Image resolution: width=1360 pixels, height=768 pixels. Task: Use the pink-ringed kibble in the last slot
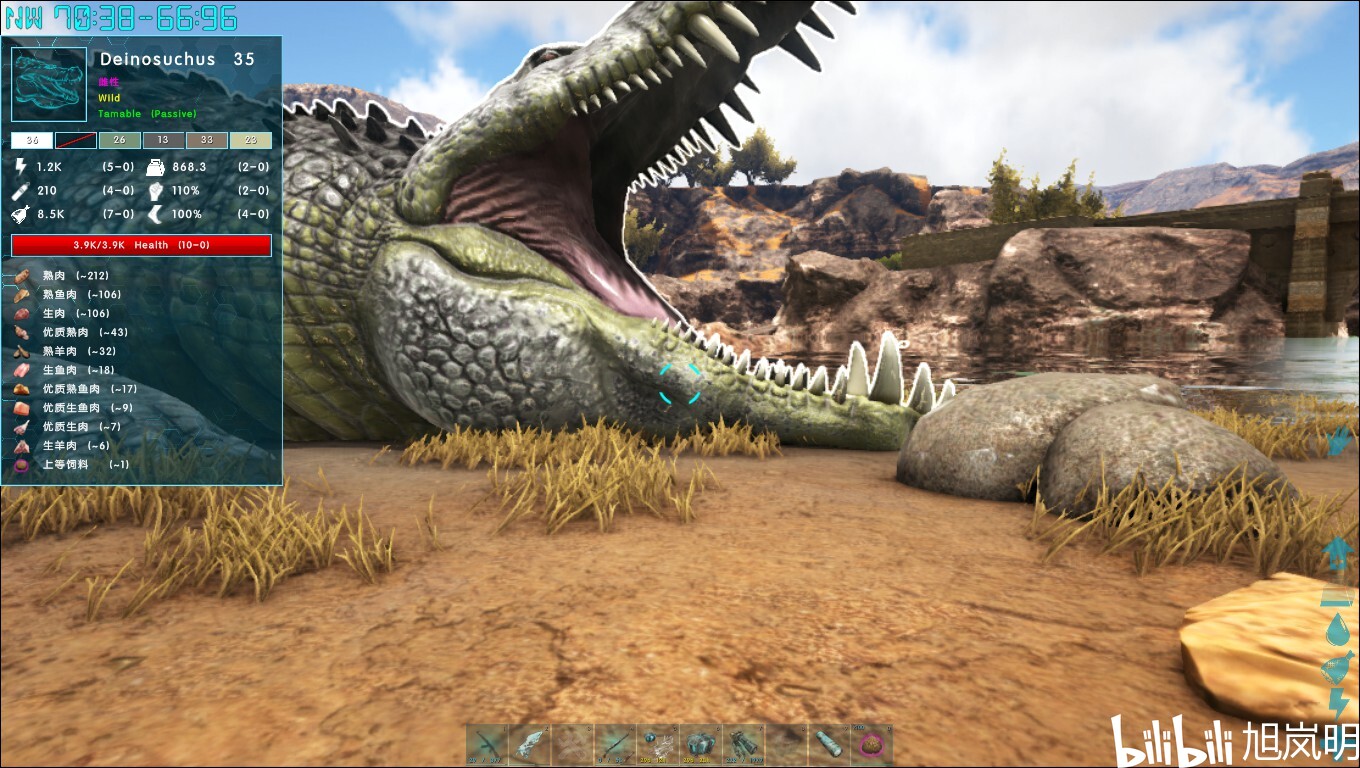[x=872, y=745]
